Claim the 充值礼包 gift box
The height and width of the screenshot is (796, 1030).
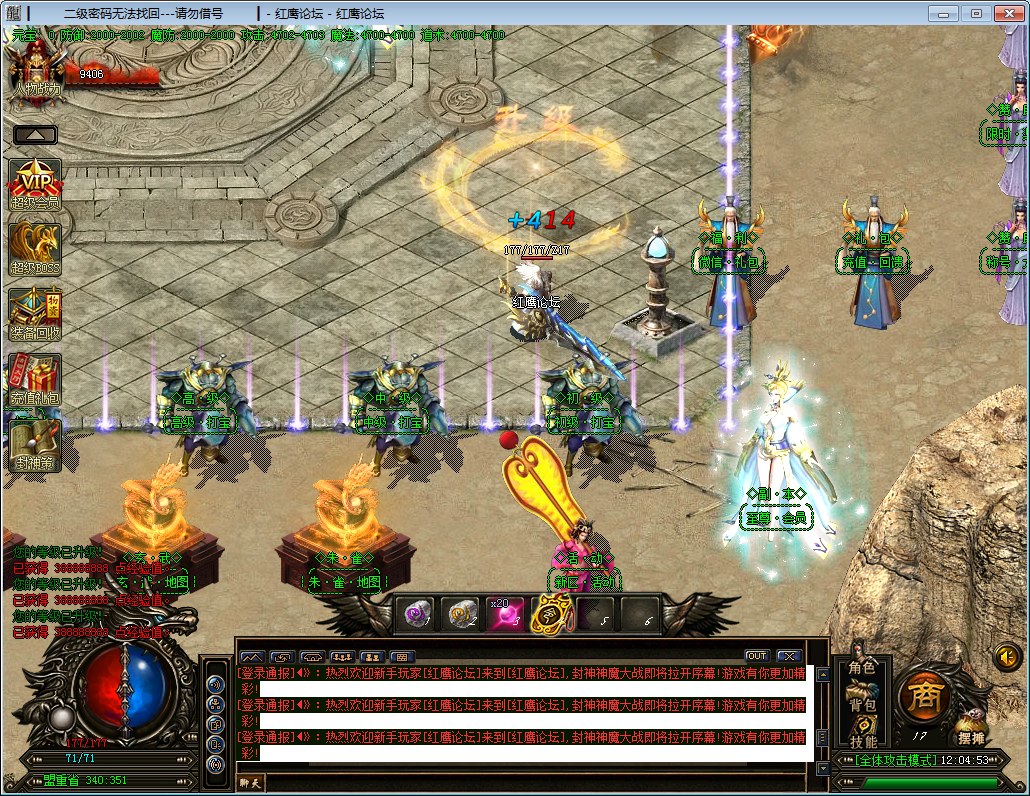[x=35, y=378]
